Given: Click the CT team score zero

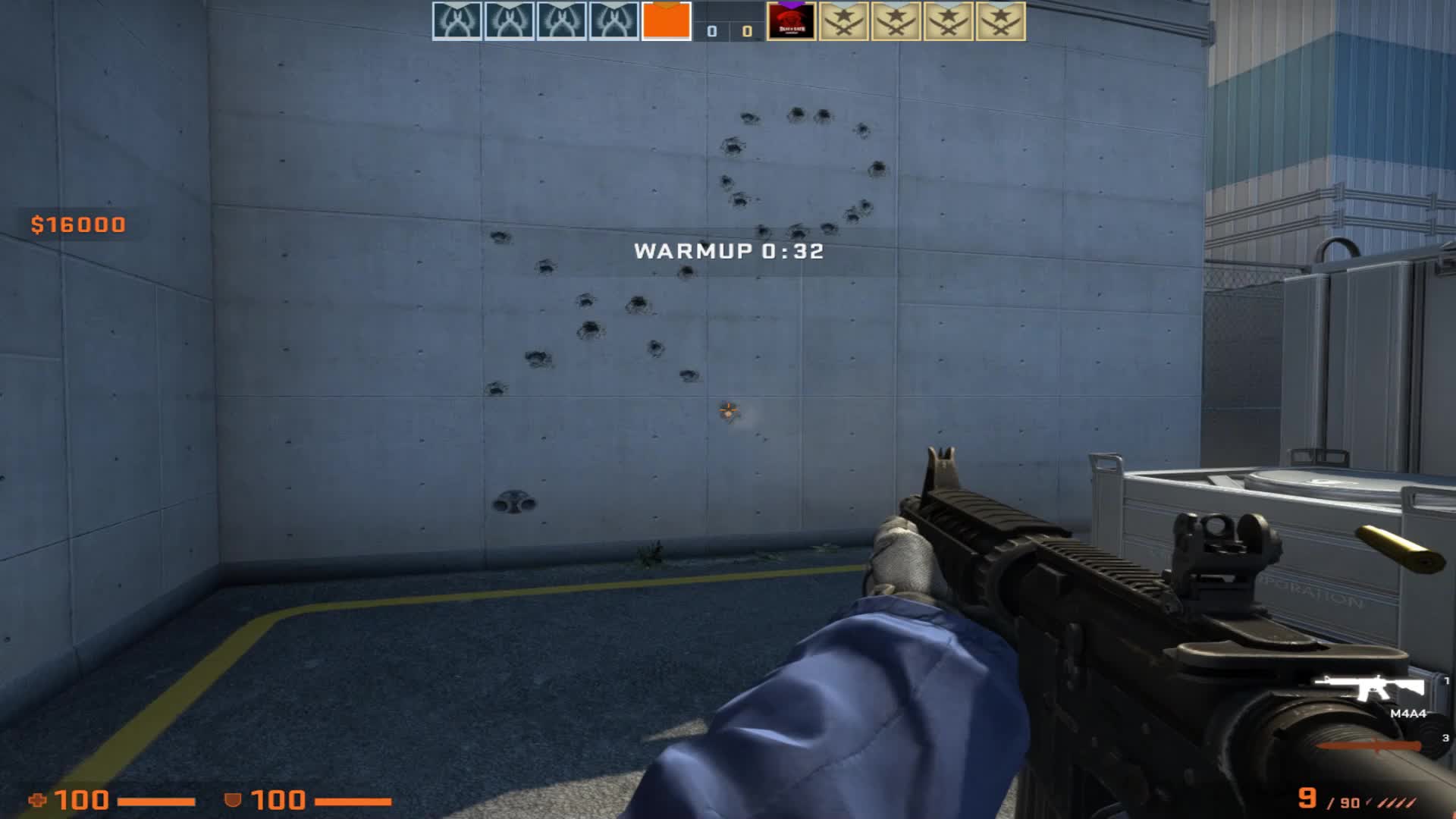Looking at the screenshot, I should tap(711, 30).
